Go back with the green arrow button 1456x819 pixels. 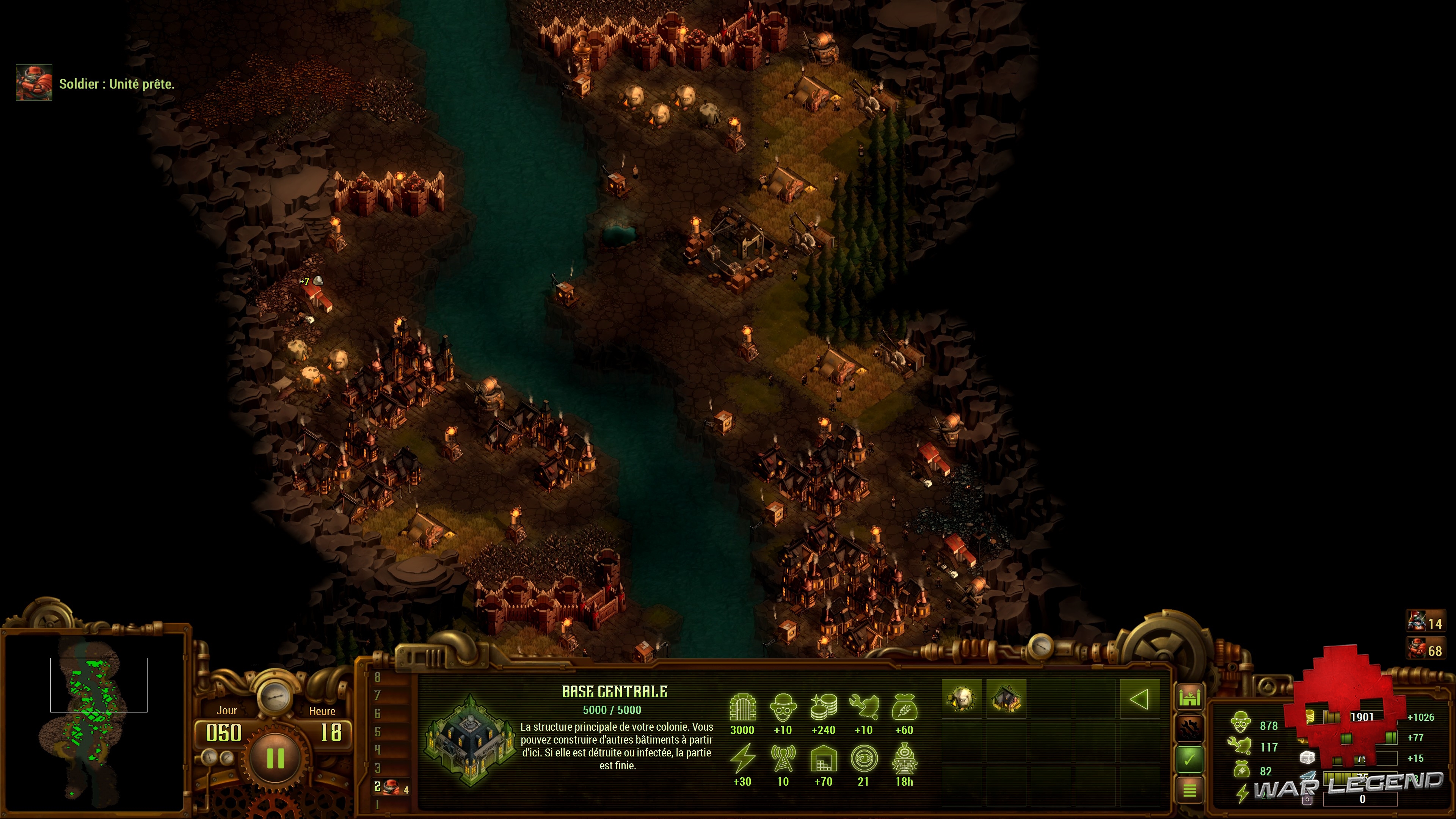1139,699
